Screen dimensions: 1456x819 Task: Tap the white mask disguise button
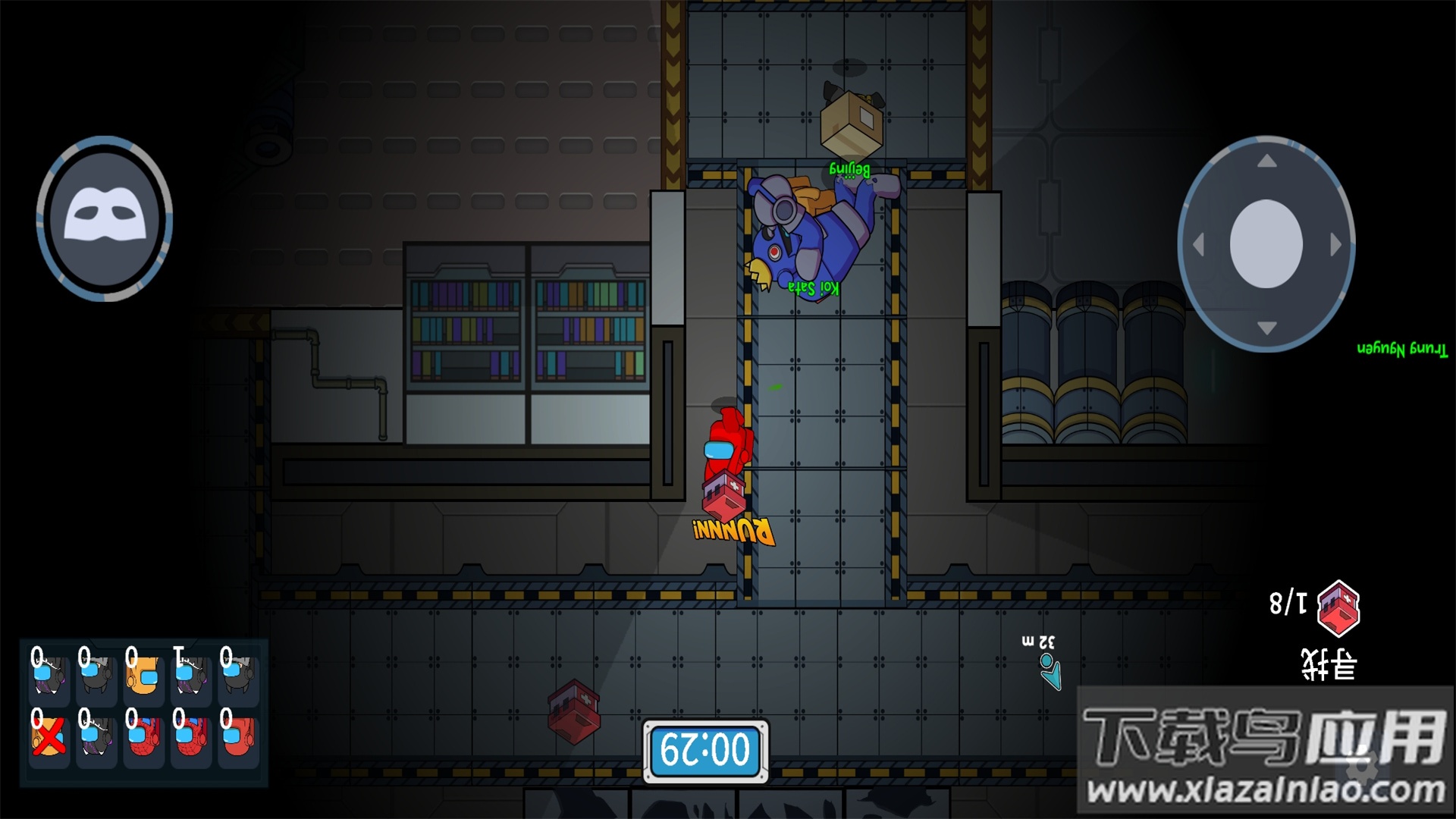(x=105, y=218)
